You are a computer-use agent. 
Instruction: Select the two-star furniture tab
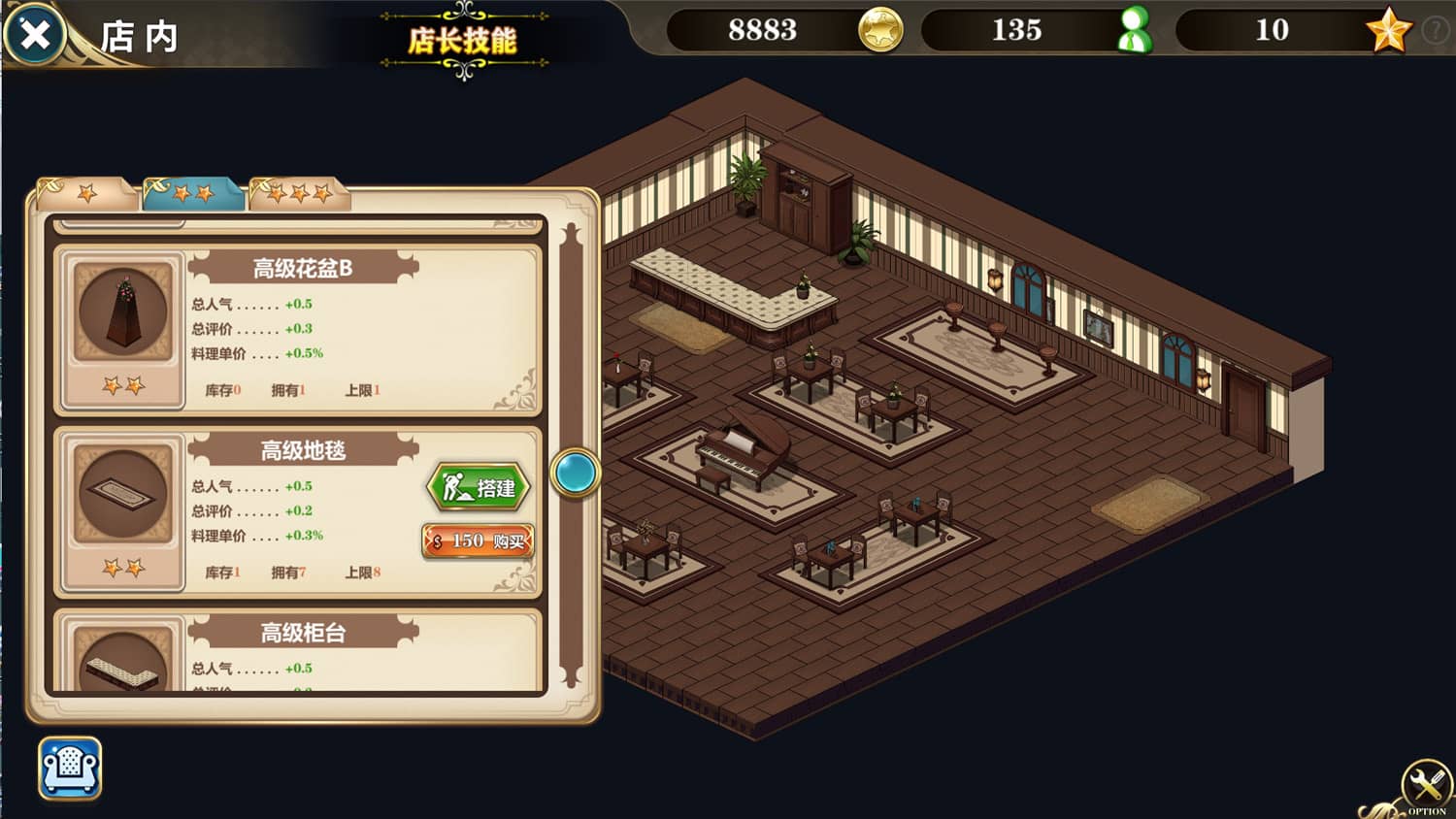[192, 192]
